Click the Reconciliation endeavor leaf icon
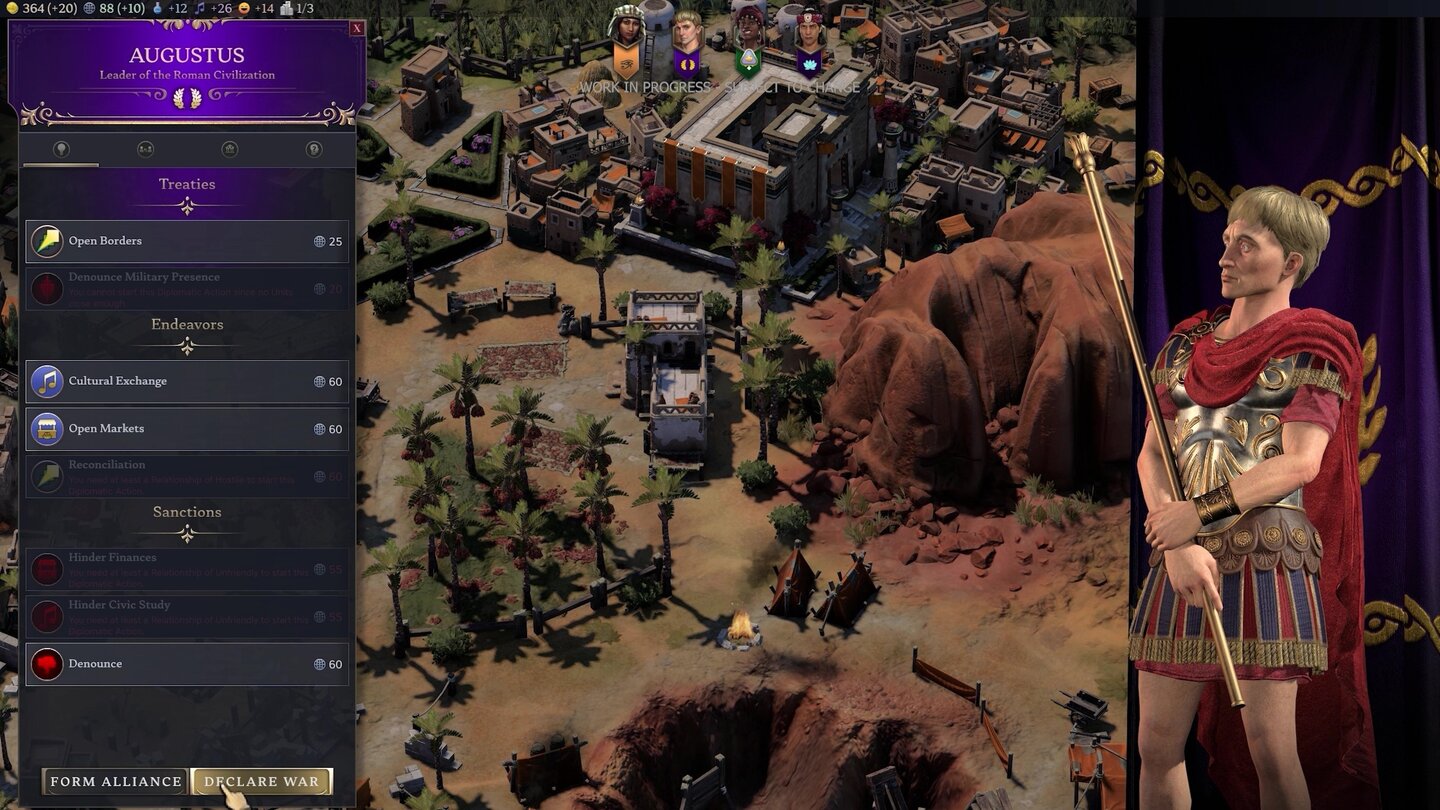 (x=46, y=475)
